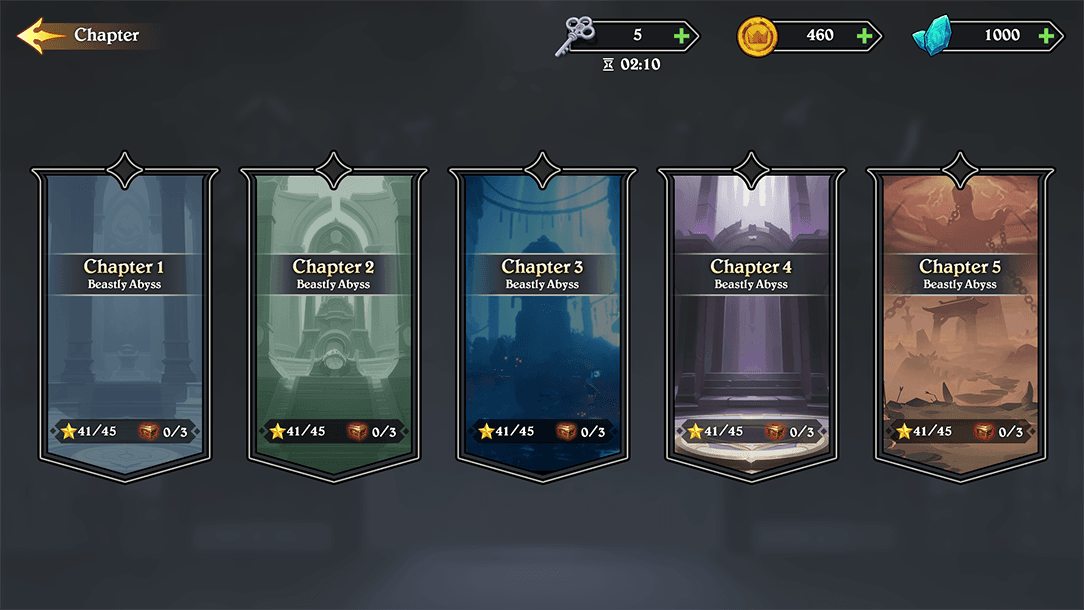Image resolution: width=1084 pixels, height=610 pixels.
Task: Enter Chapter 4 Beastly Abyss
Action: pos(751,320)
